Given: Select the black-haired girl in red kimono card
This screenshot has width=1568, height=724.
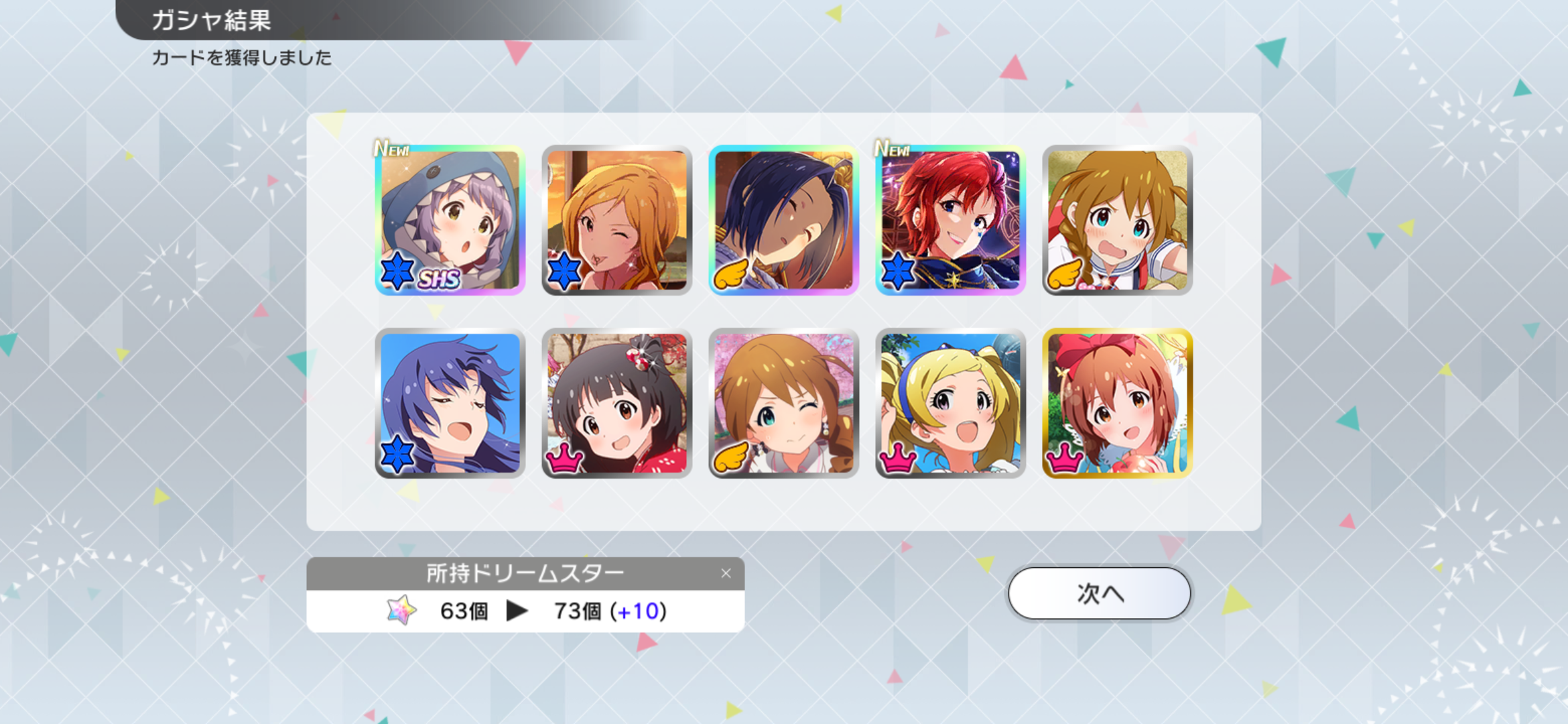Looking at the screenshot, I should [x=616, y=403].
